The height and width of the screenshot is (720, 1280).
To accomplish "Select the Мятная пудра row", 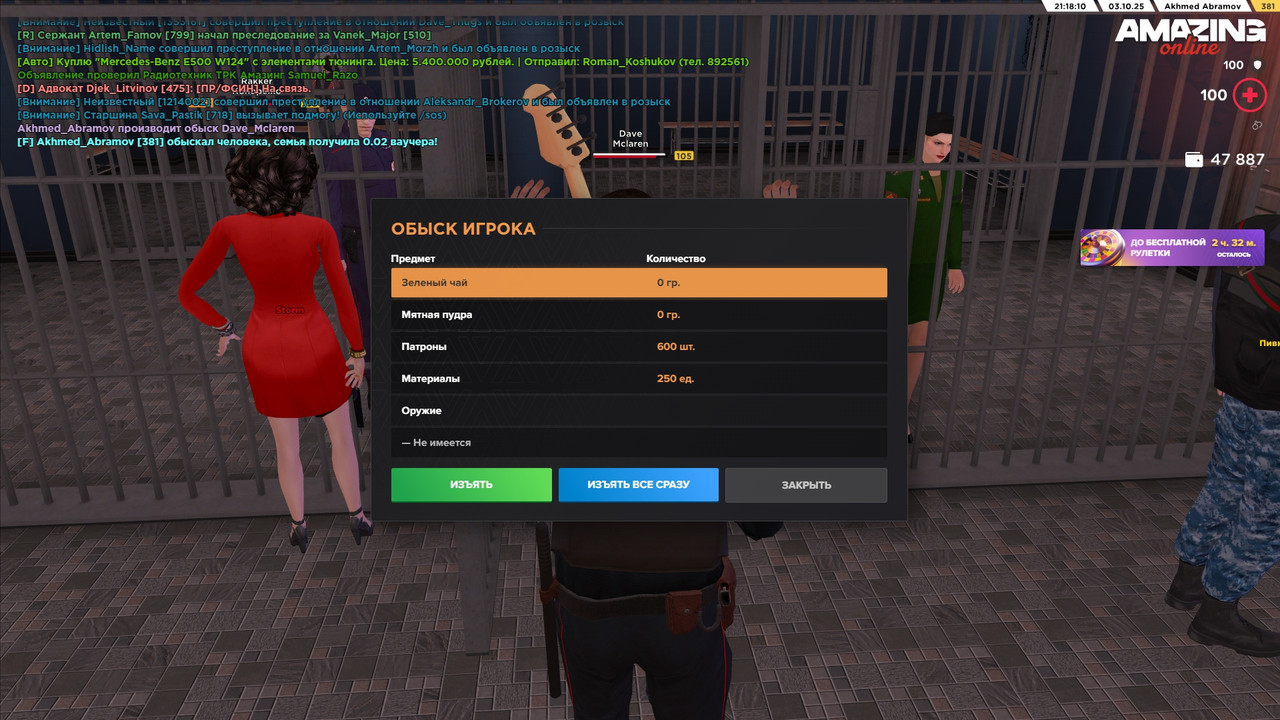I will point(638,315).
